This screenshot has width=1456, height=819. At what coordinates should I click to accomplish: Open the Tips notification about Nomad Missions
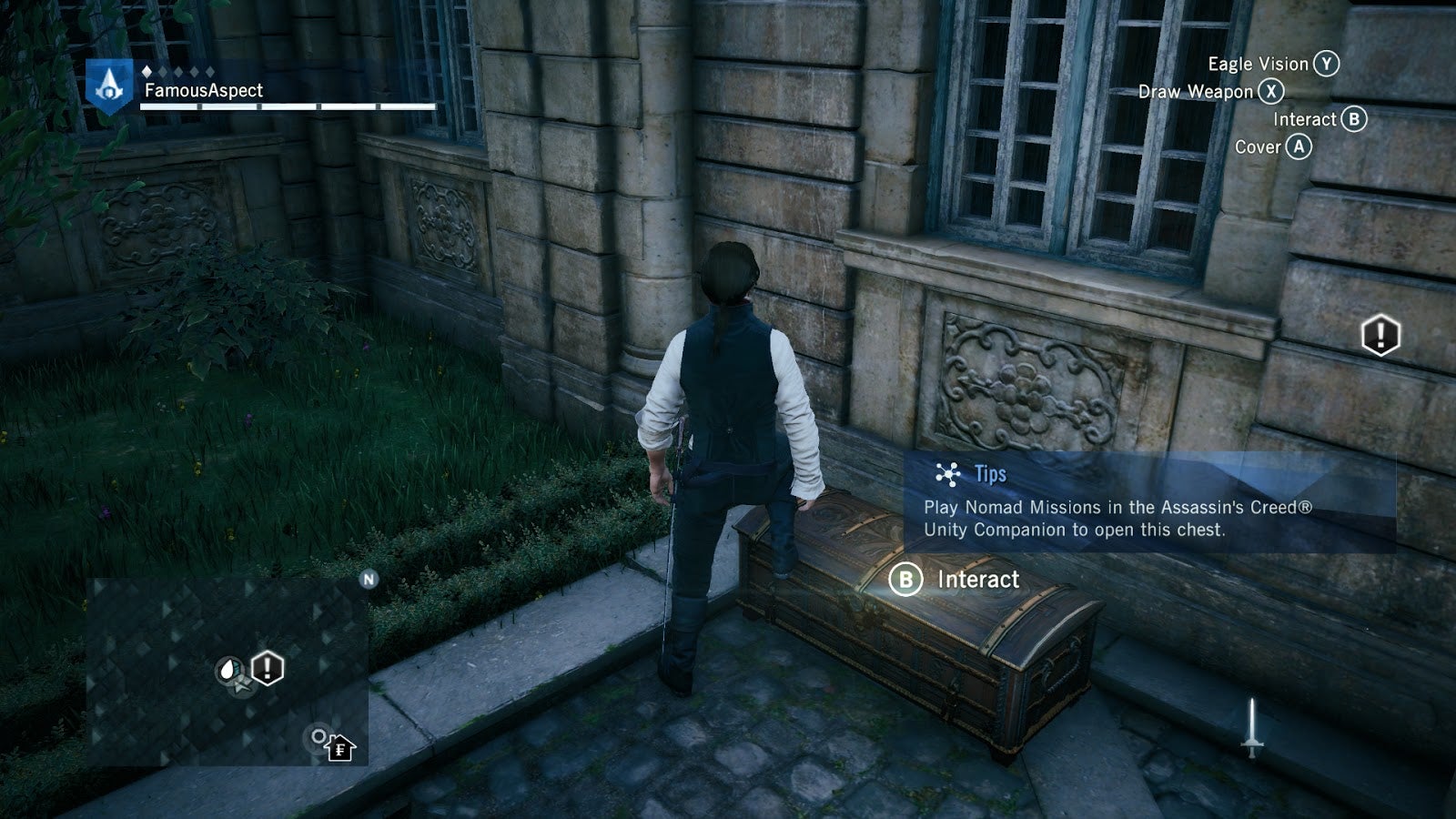[1148, 502]
